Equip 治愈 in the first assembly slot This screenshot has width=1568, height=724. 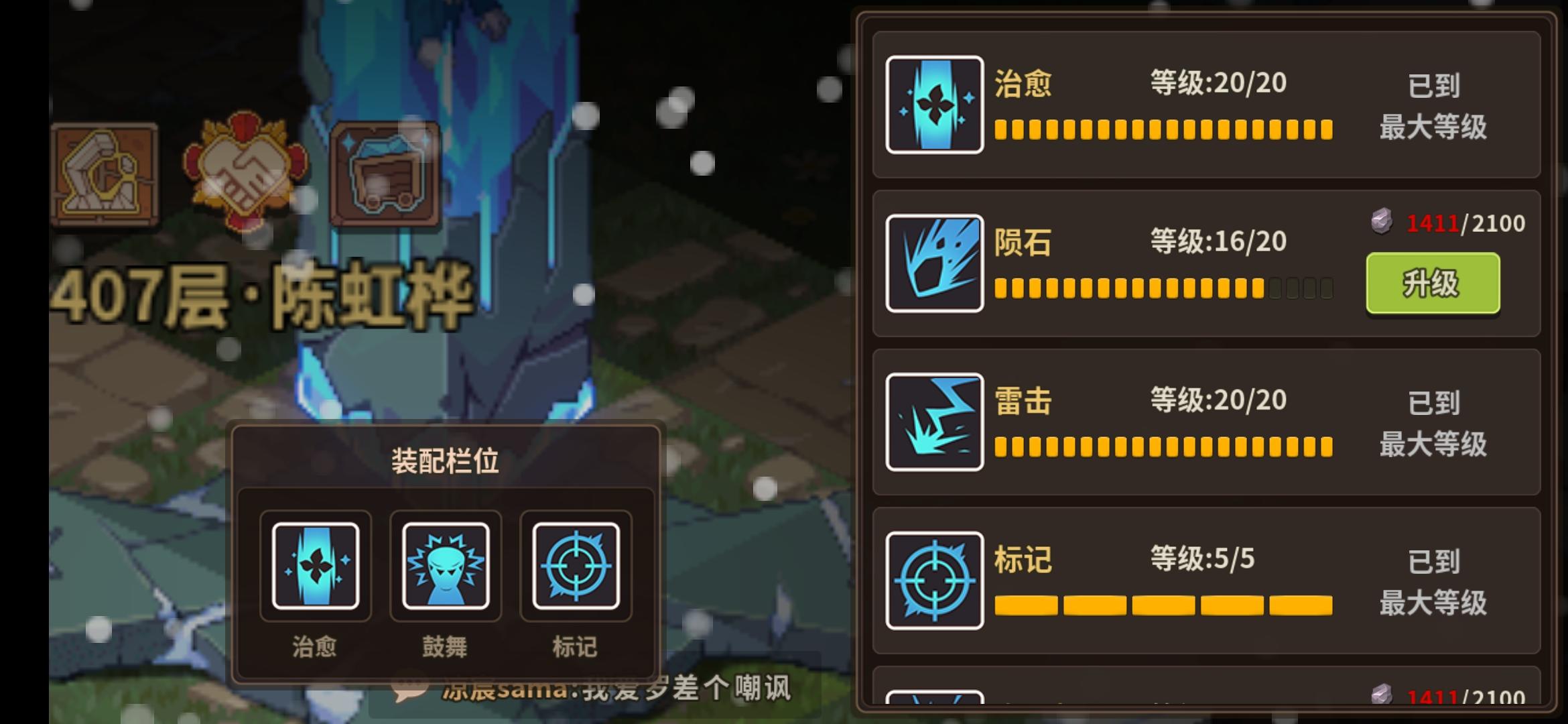click(x=314, y=565)
